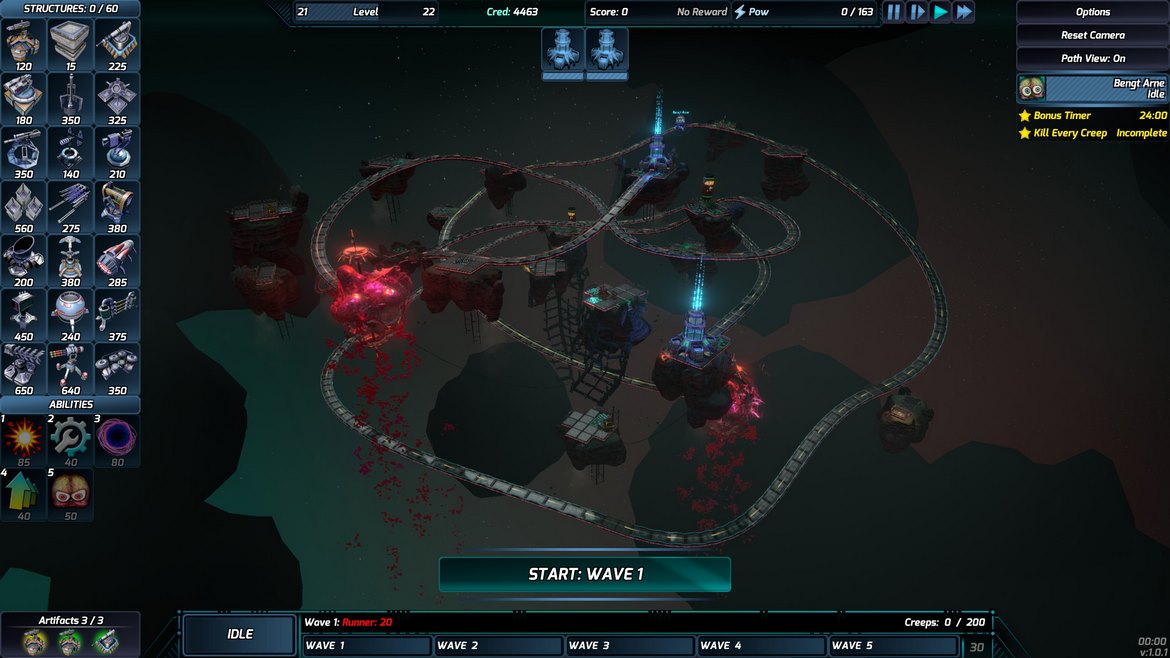The width and height of the screenshot is (1170, 658).
Task: Toggle Path View off
Action: (1092, 58)
